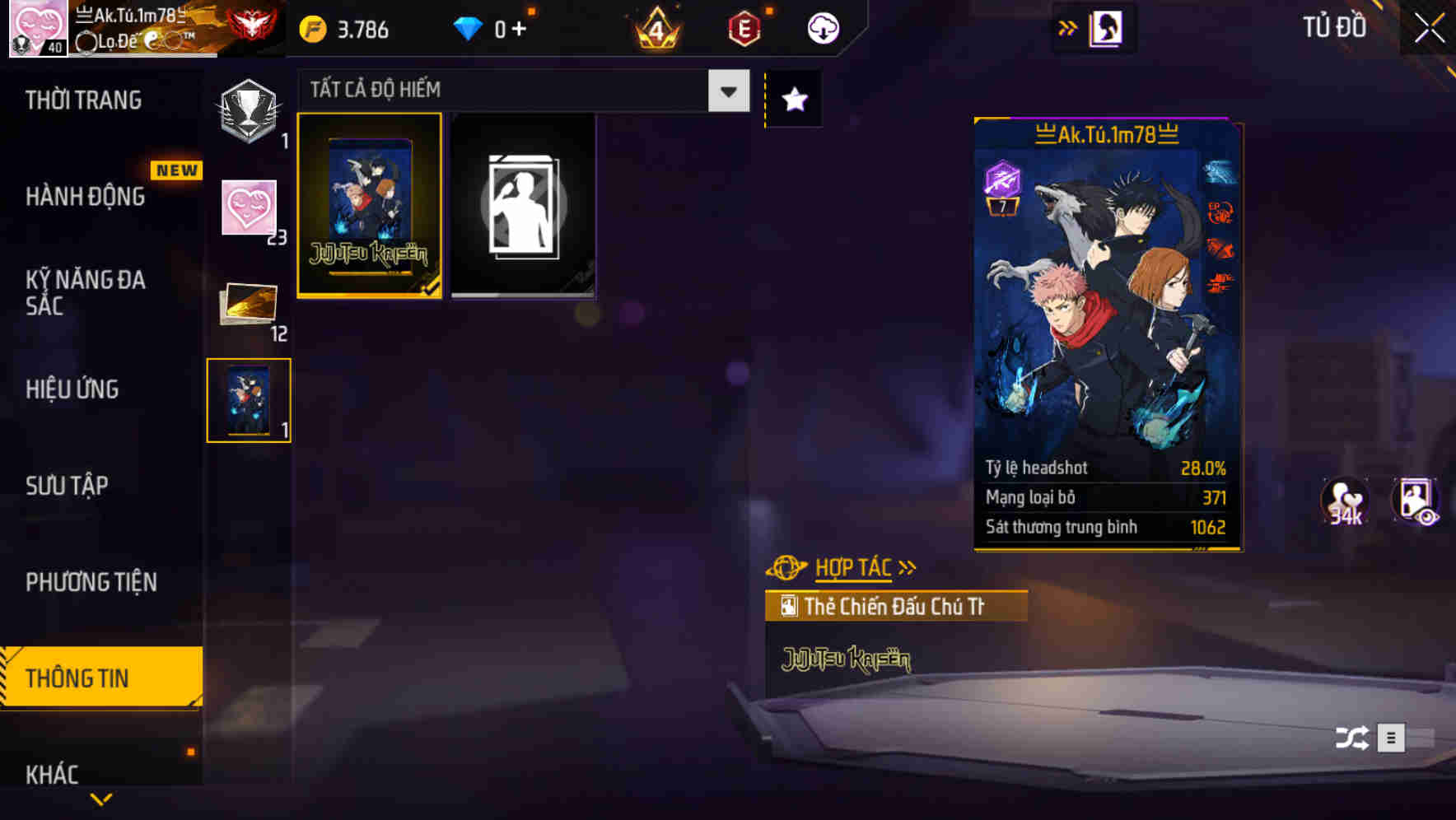This screenshot has width=1456, height=820.
Task: Toggle the trophy badge category filter
Action: coord(249,111)
